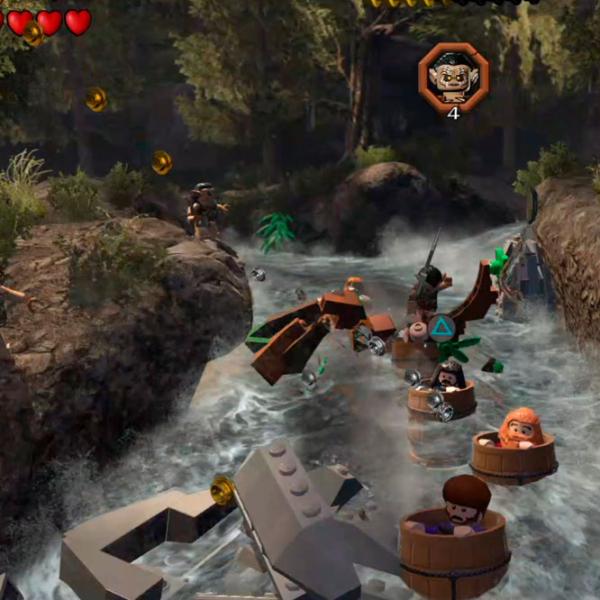Click the orc portrait objective icon
This screenshot has height=600, width=600.
[x=453, y=75]
